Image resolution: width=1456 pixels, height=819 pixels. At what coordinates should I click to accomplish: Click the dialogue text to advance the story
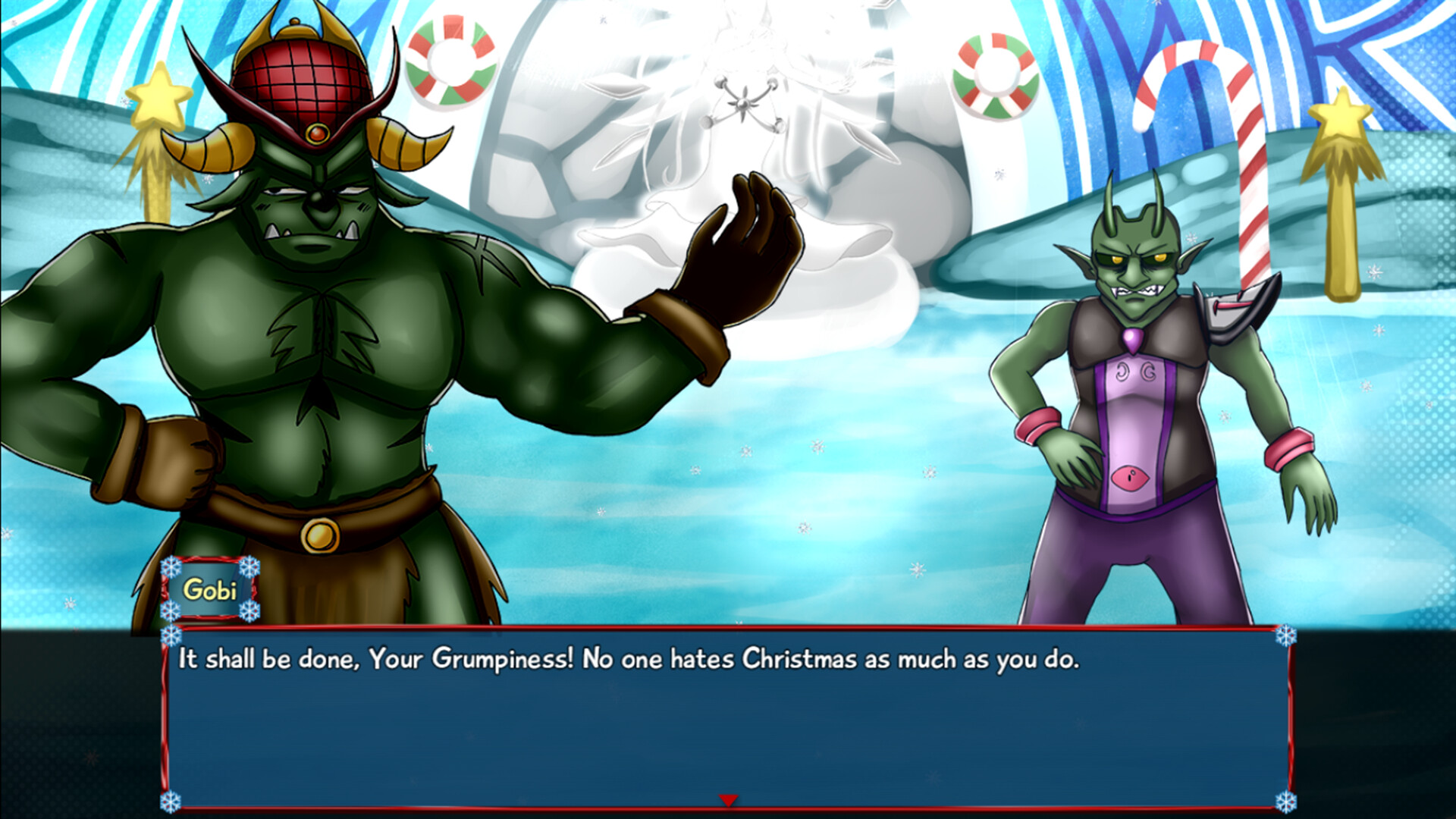[x=629, y=660]
